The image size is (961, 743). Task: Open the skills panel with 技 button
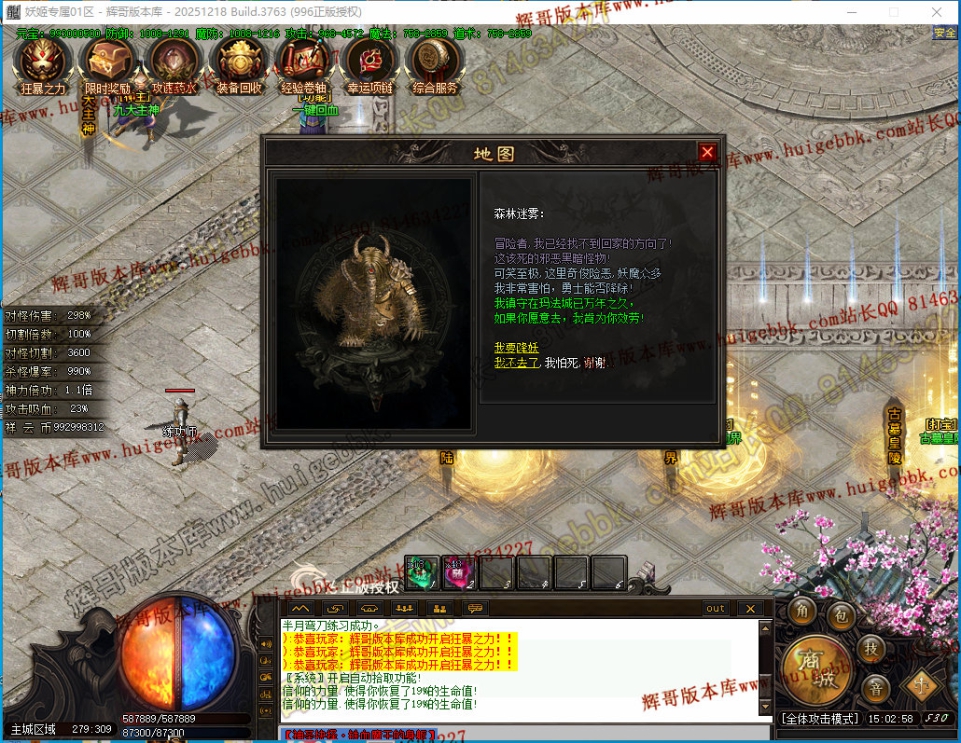pos(873,649)
